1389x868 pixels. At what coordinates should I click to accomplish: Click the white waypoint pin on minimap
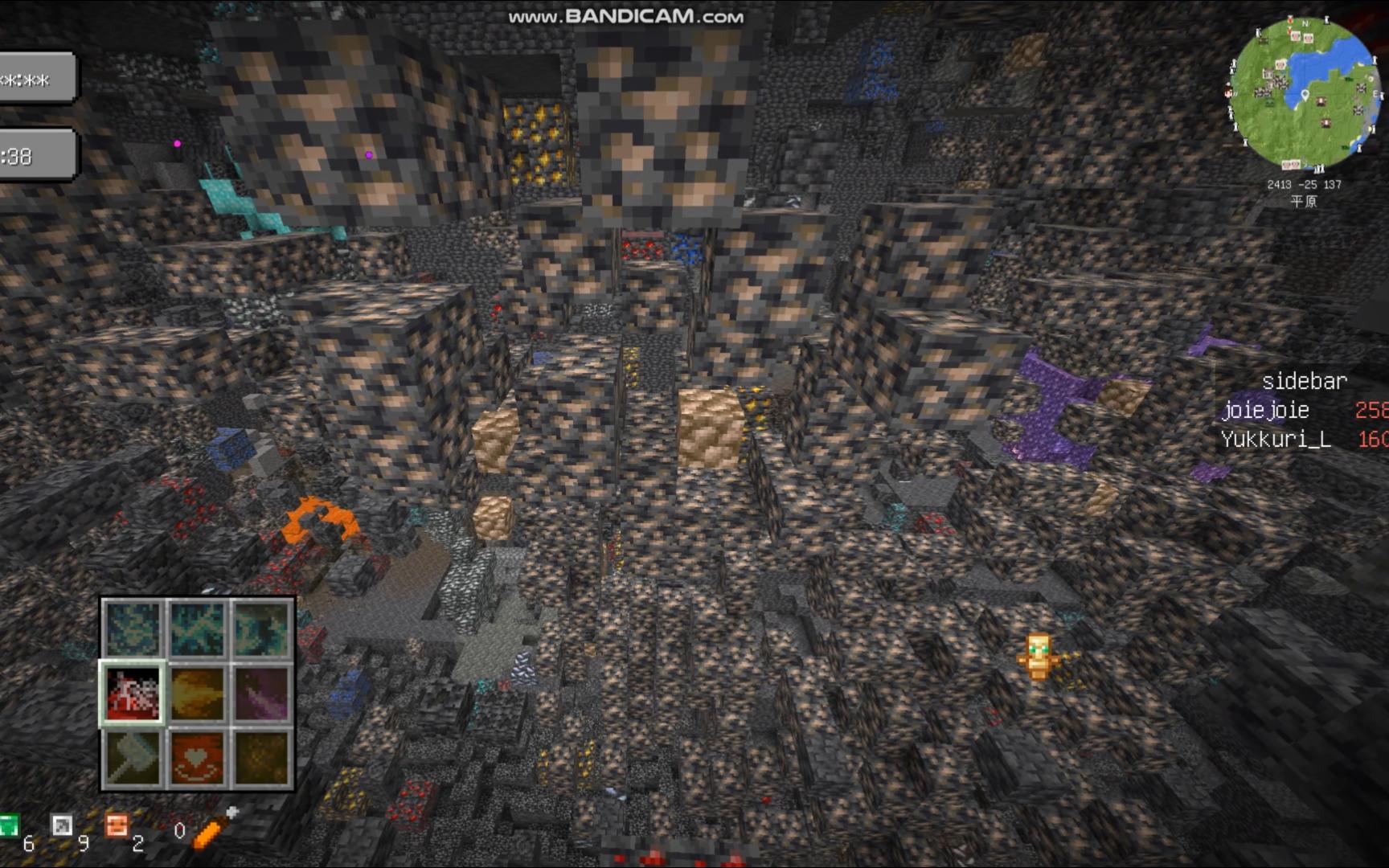click(1305, 96)
